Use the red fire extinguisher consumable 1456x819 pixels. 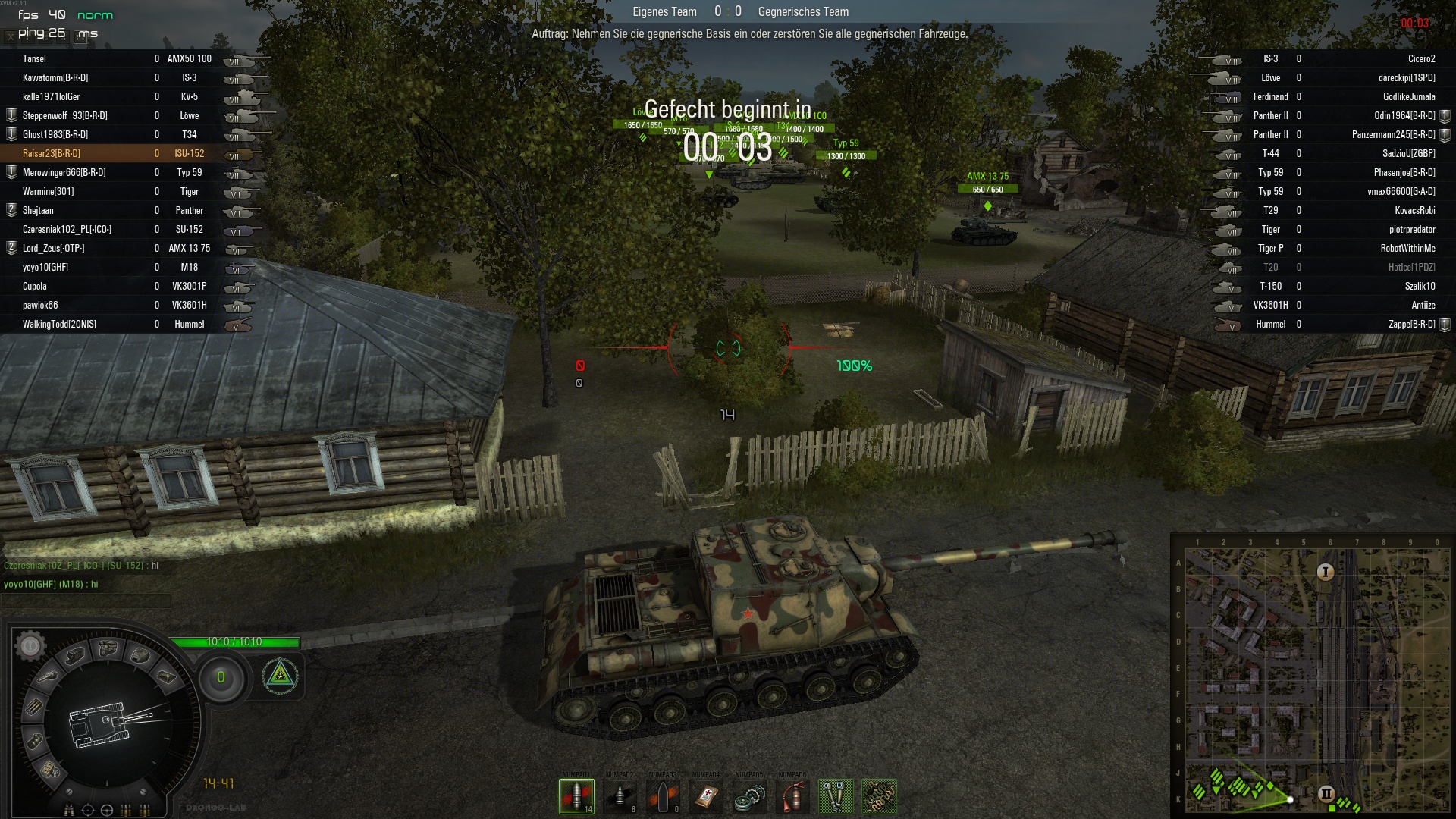point(792,796)
